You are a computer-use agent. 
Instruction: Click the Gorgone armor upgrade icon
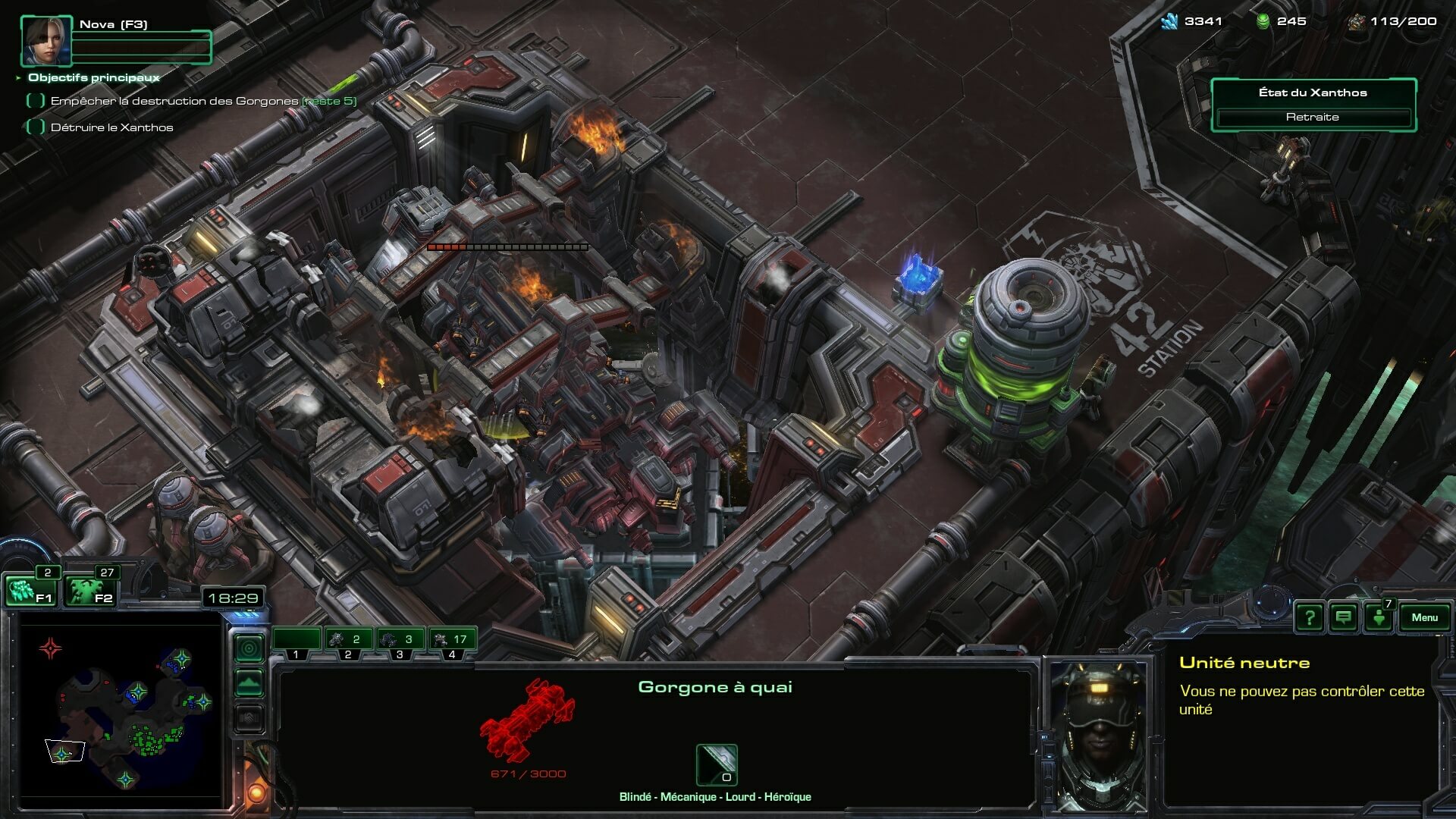coord(717,764)
